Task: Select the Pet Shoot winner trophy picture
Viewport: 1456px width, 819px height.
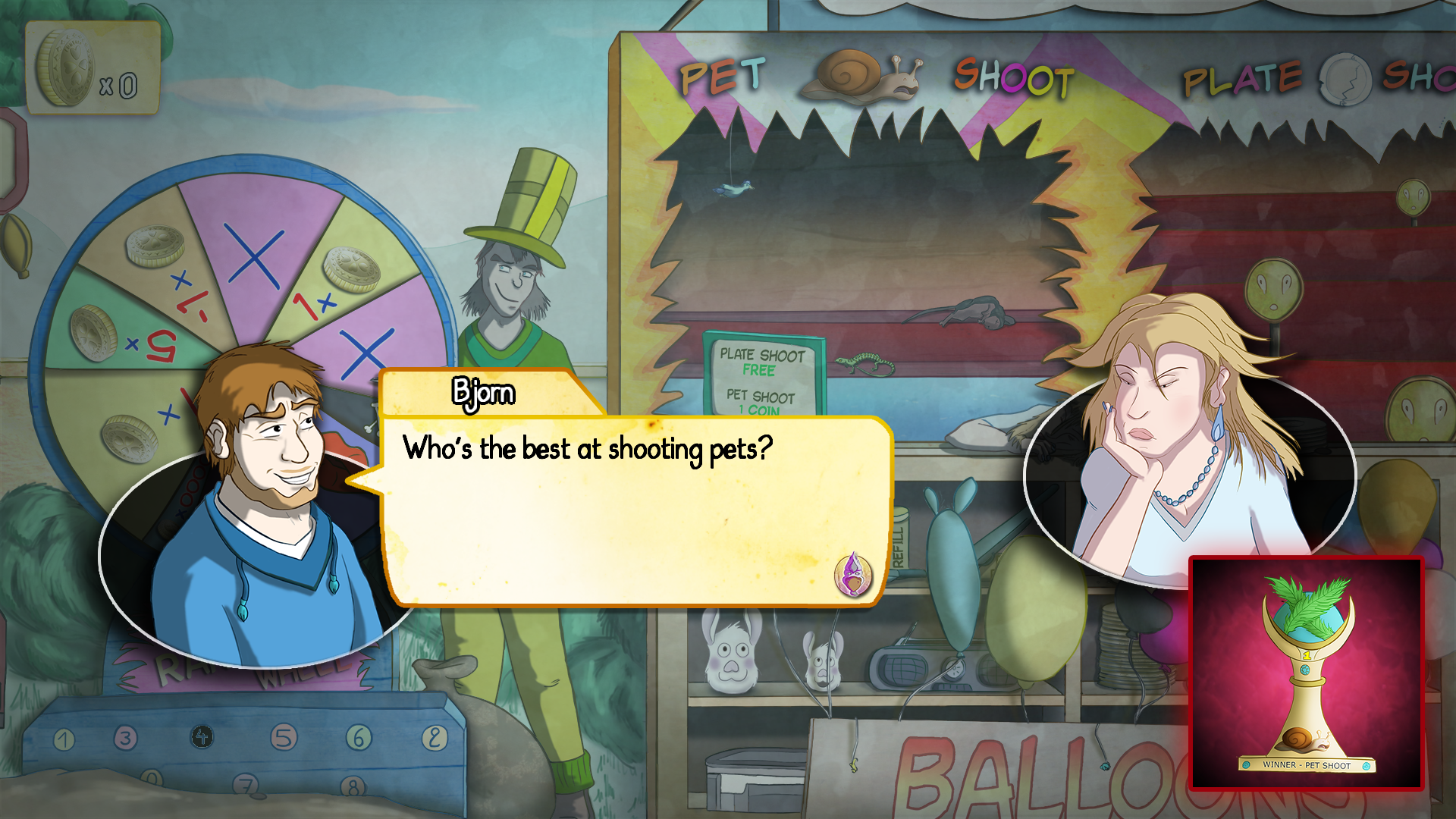Action: point(1306,673)
